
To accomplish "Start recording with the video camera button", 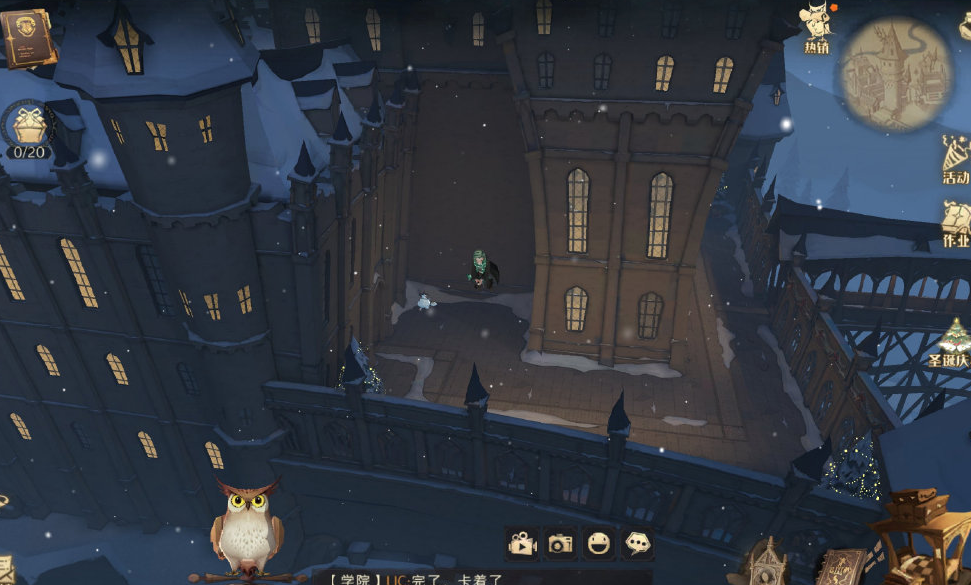I will 521,543.
